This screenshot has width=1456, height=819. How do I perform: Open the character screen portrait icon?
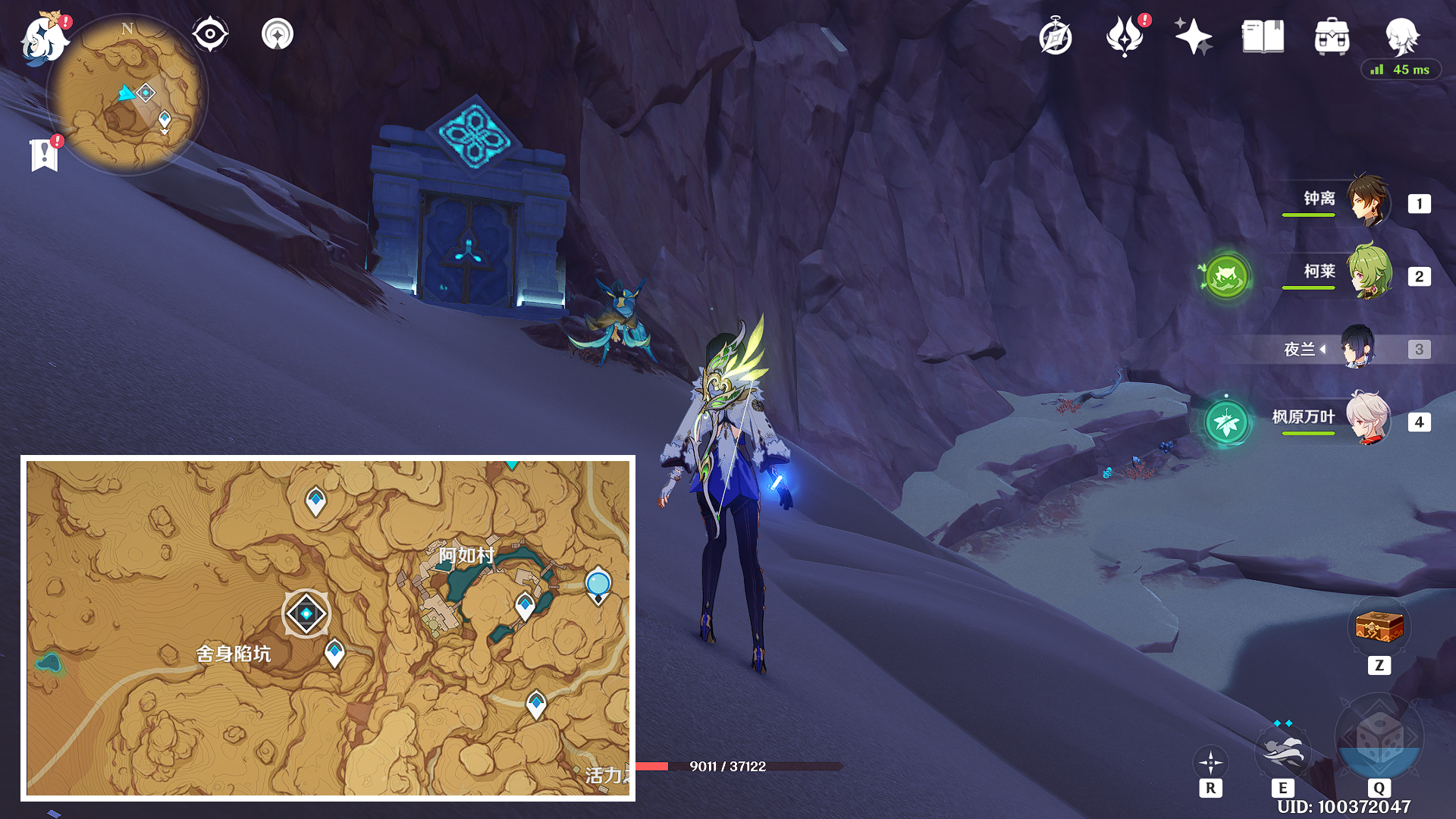pyautogui.click(x=1401, y=35)
